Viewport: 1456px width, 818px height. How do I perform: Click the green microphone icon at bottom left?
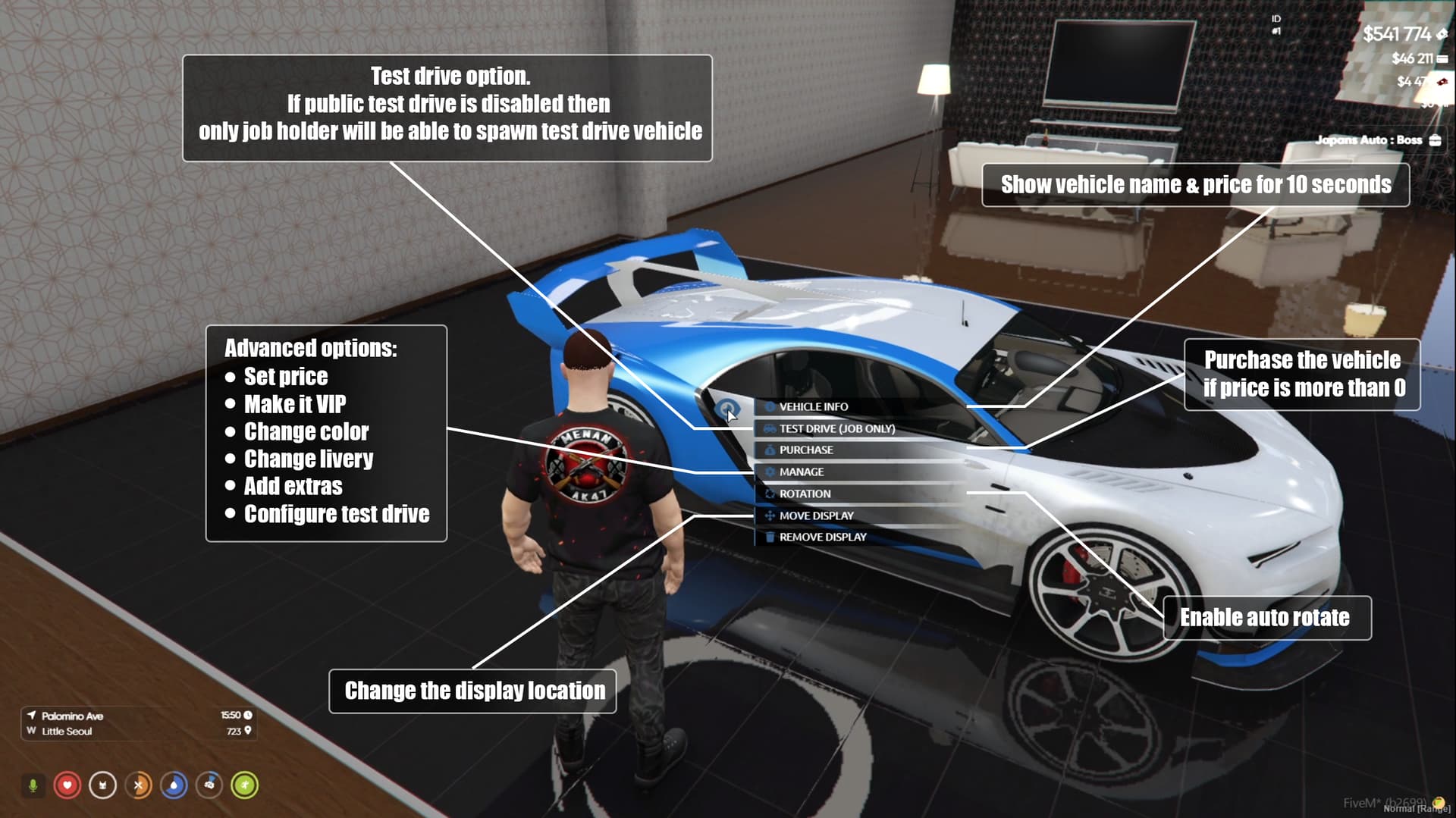click(33, 785)
